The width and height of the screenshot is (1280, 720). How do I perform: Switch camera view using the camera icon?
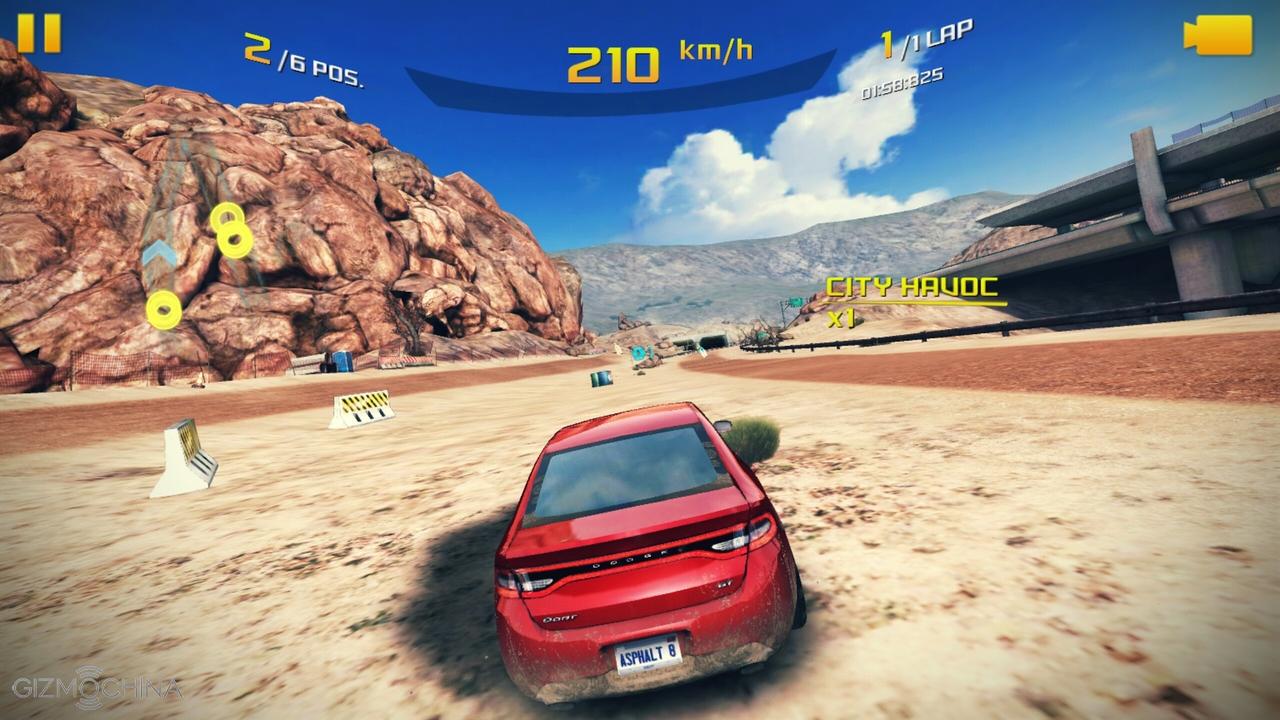[x=1218, y=35]
